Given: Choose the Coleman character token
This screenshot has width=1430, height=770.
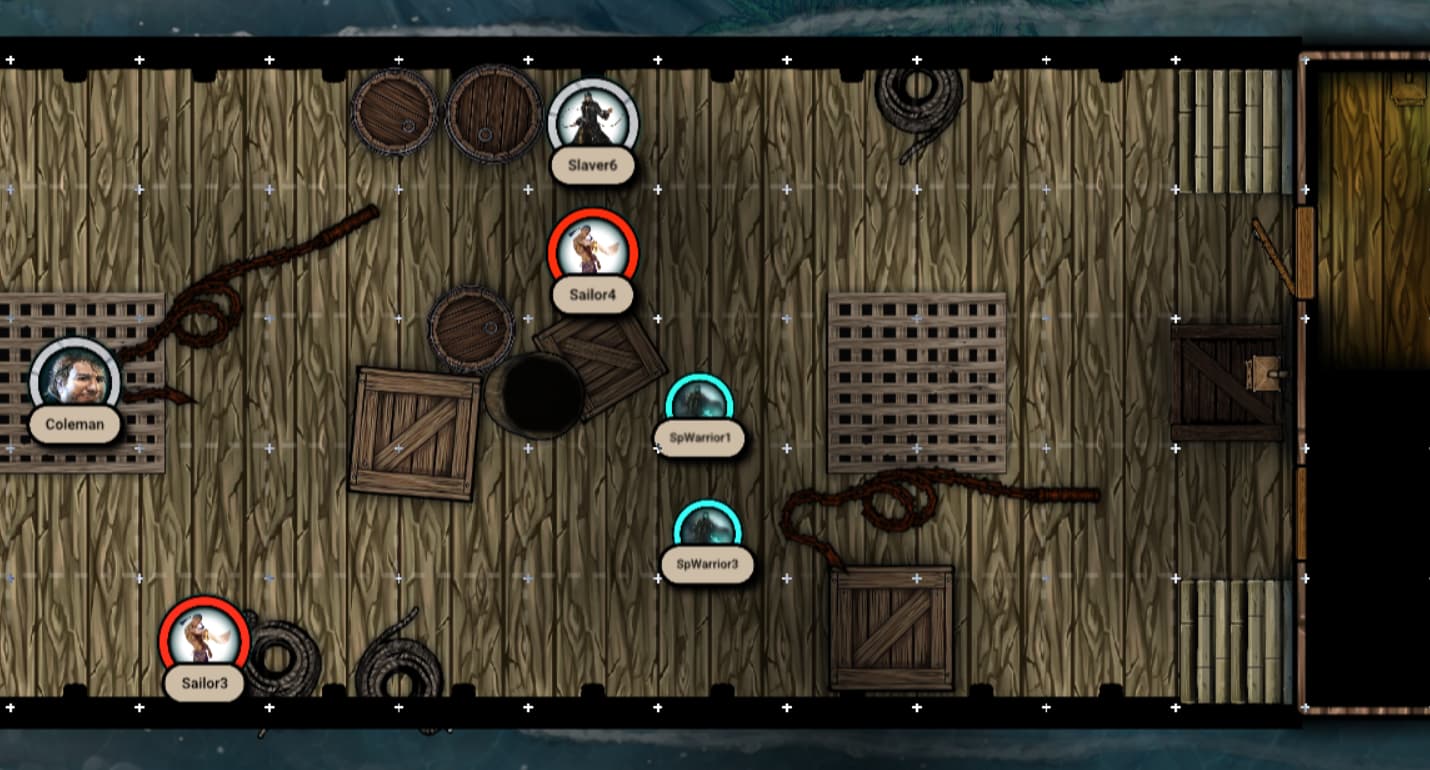Looking at the screenshot, I should coord(75,381).
